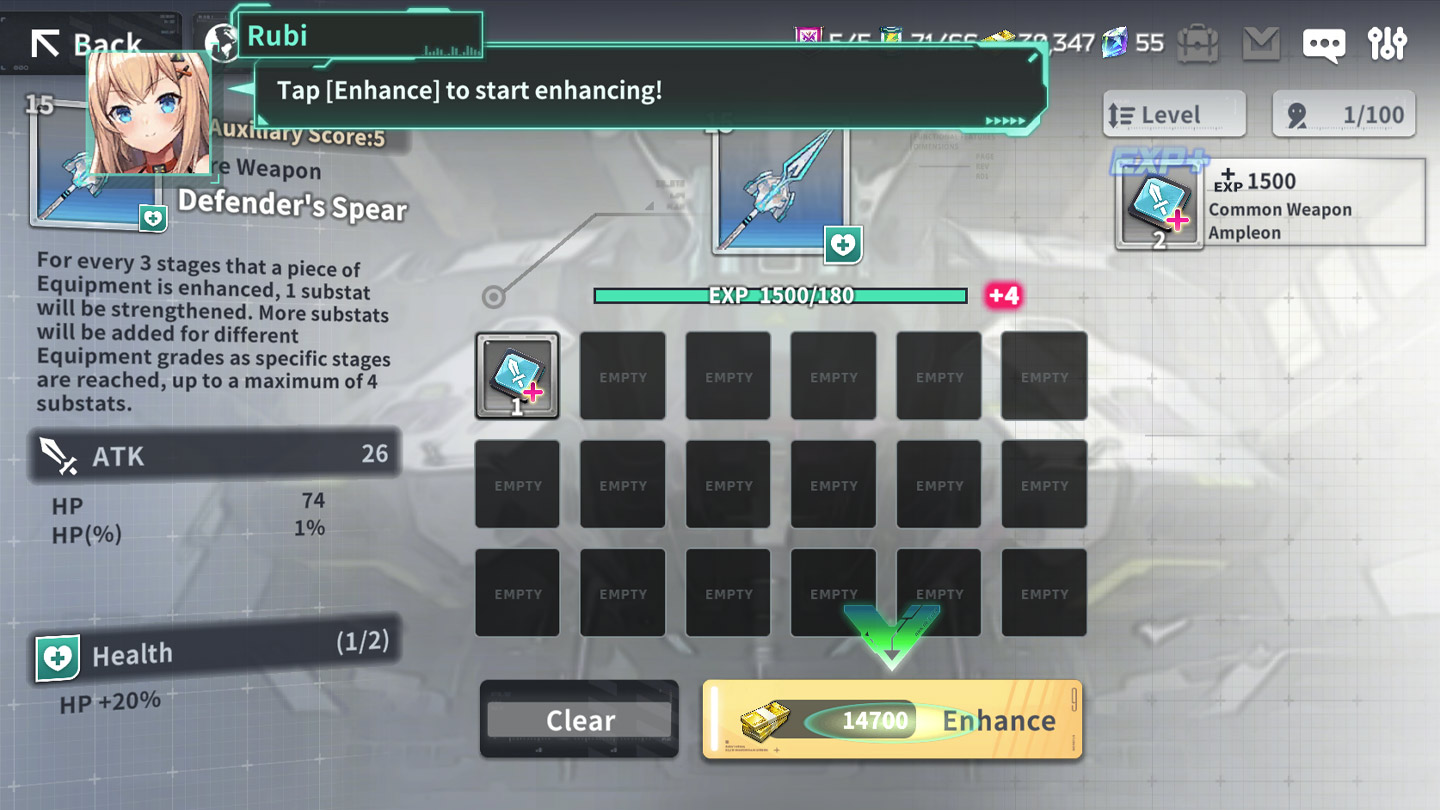Select an empty material slot
The width and height of the screenshot is (1440, 810).
[x=622, y=376]
